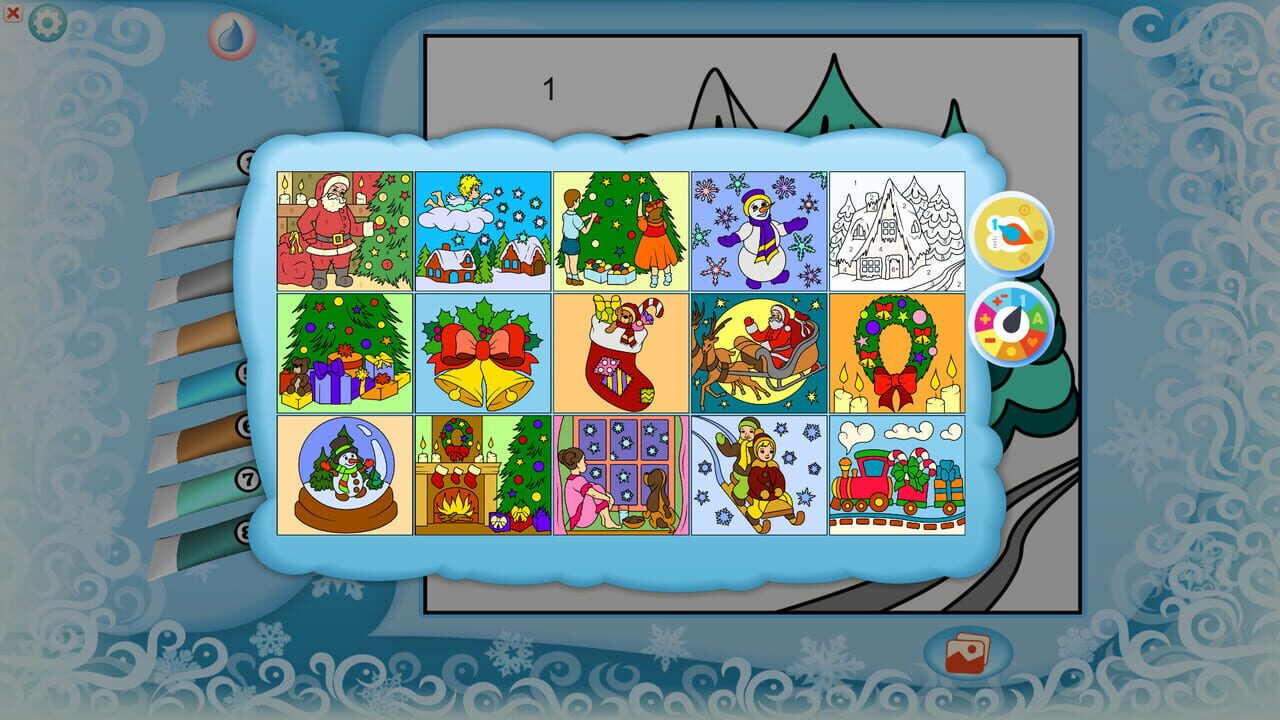Select the Christmas stocking with teddy bear picture
Image resolution: width=1280 pixels, height=720 pixels.
tap(619, 353)
